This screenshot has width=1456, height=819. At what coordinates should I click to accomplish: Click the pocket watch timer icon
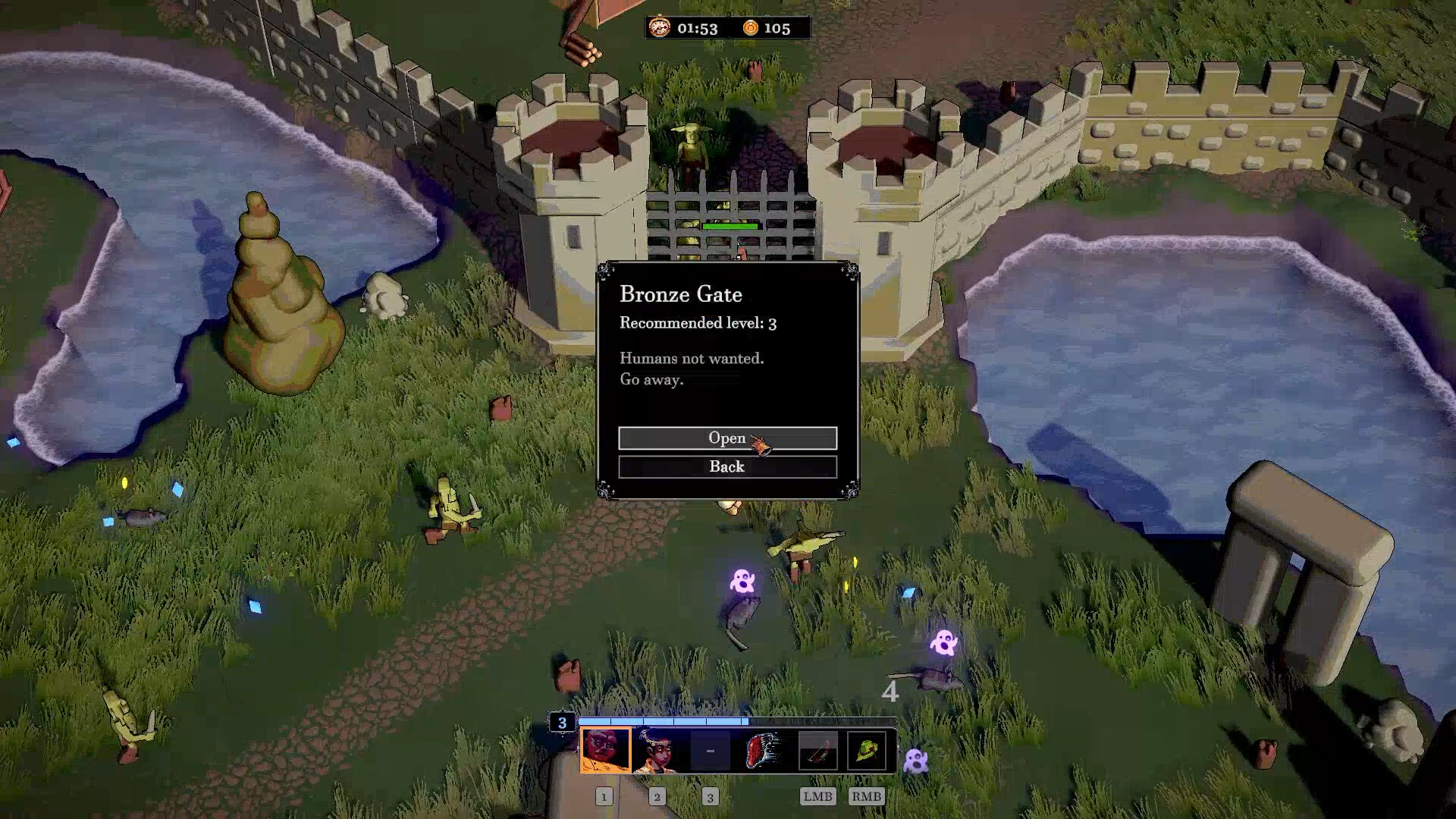click(660, 28)
